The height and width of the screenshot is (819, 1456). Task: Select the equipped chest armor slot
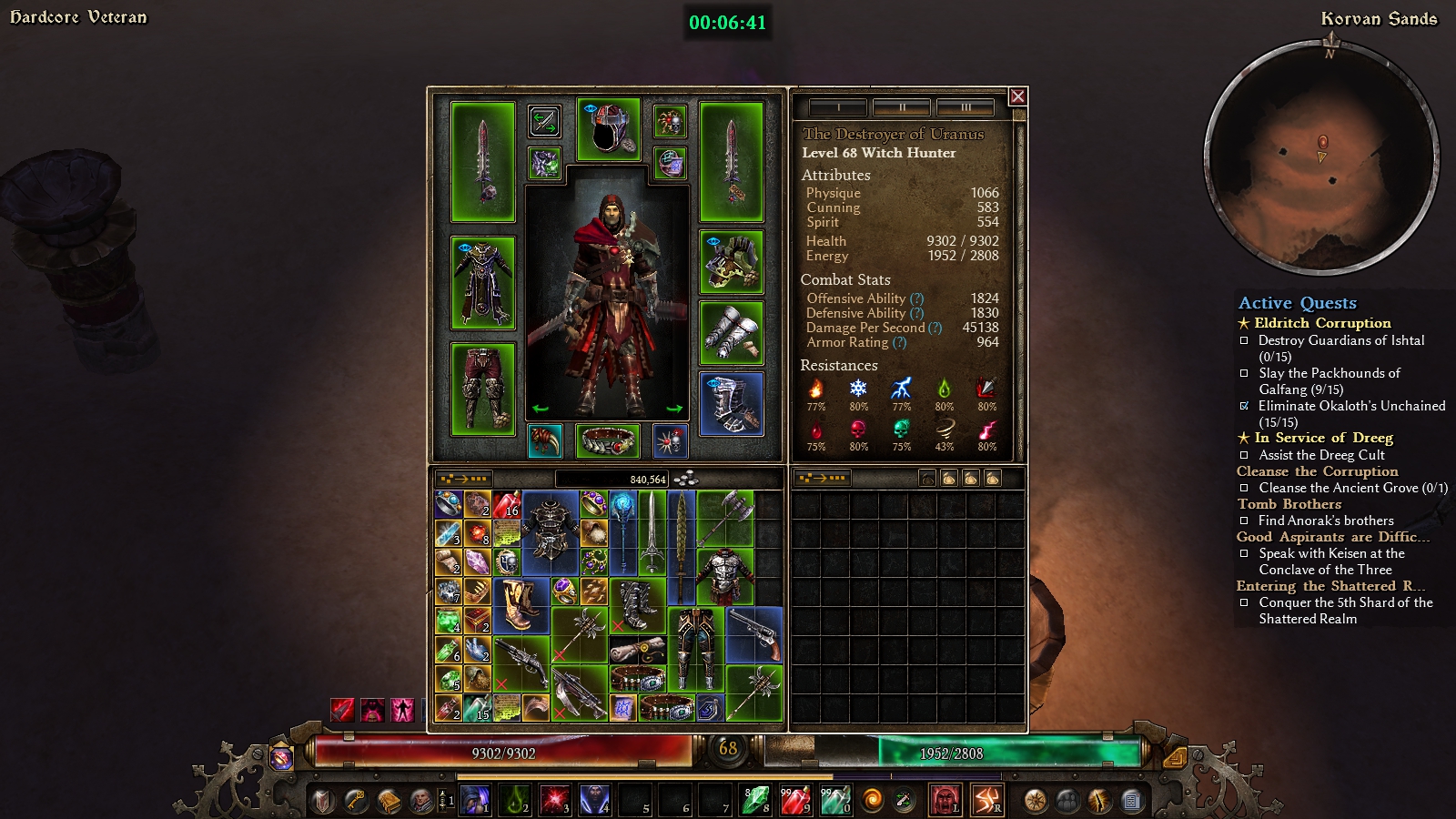pyautogui.click(x=482, y=283)
